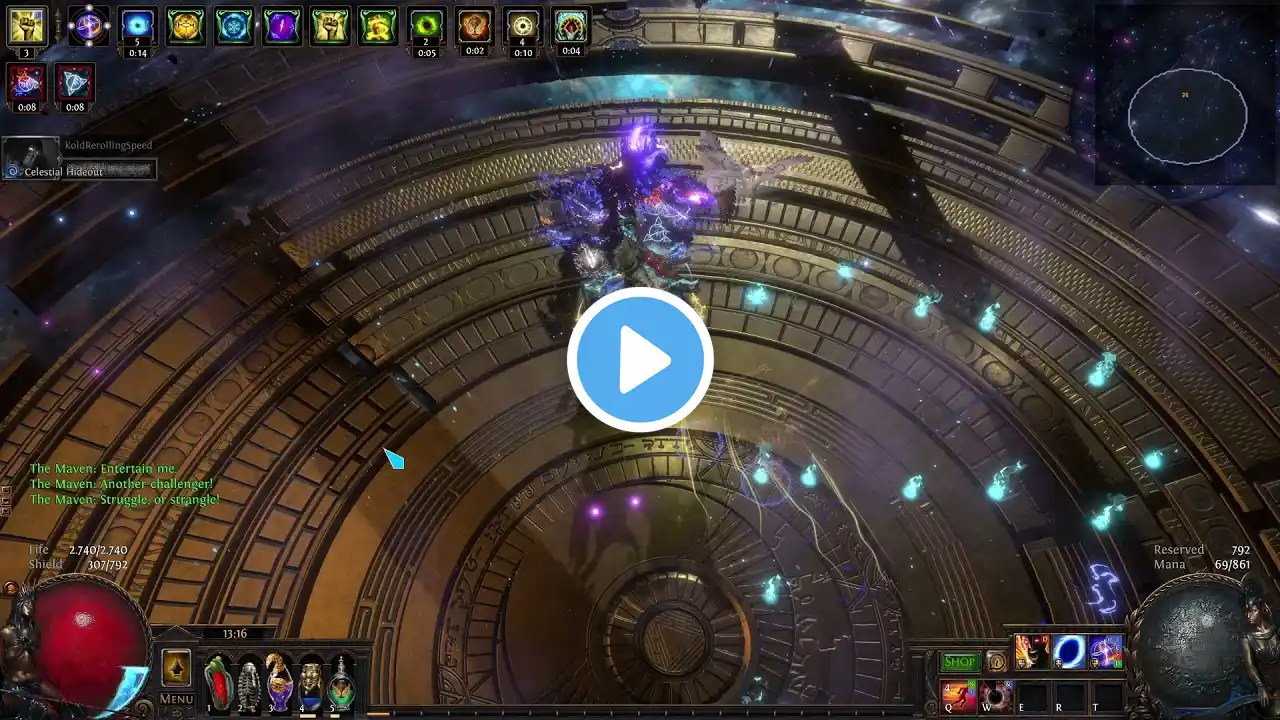Activate the running figure skill on Q
1280x720 pixels.
[x=958, y=695]
